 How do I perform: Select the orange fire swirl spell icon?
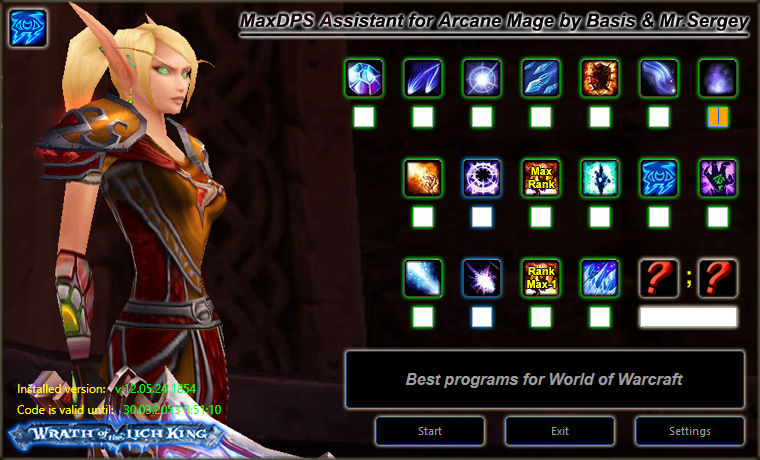(423, 178)
